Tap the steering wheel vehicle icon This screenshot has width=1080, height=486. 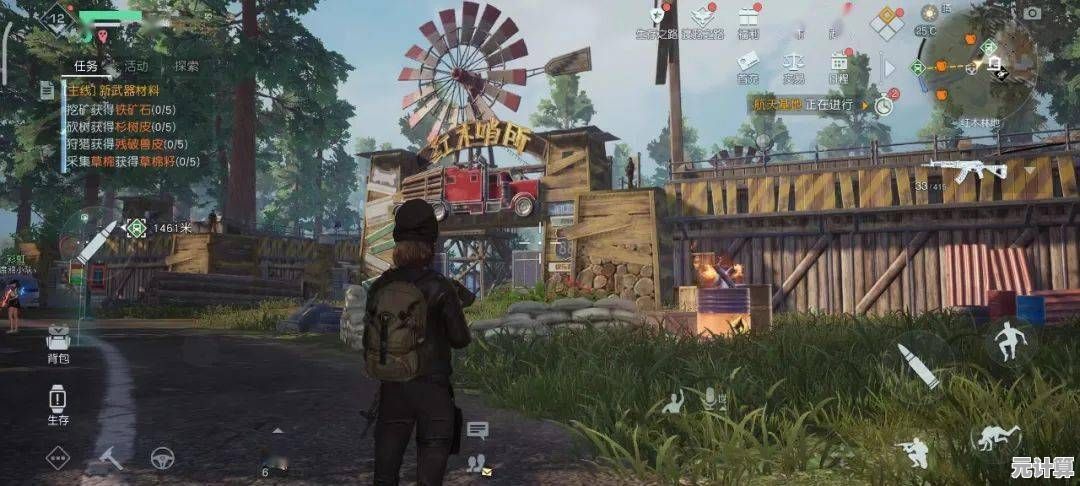[x=162, y=458]
